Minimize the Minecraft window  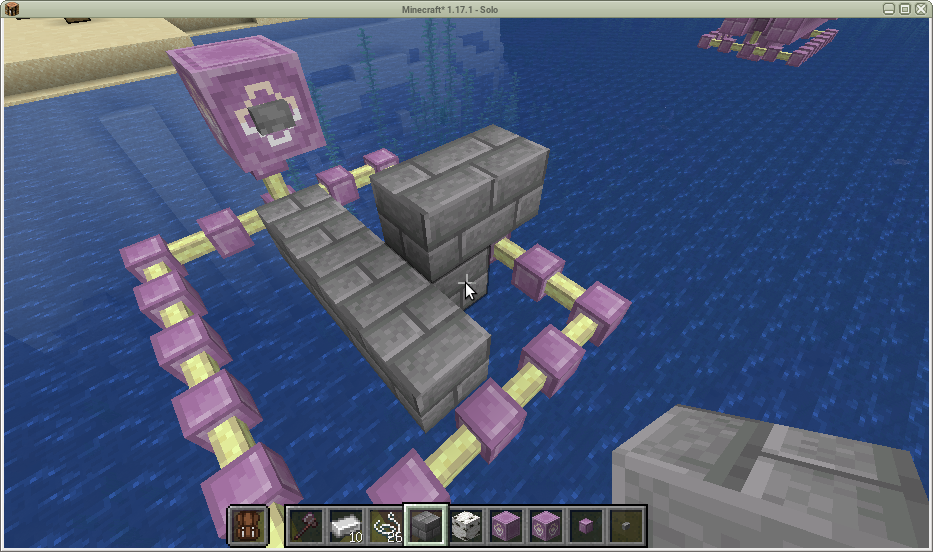(x=888, y=8)
